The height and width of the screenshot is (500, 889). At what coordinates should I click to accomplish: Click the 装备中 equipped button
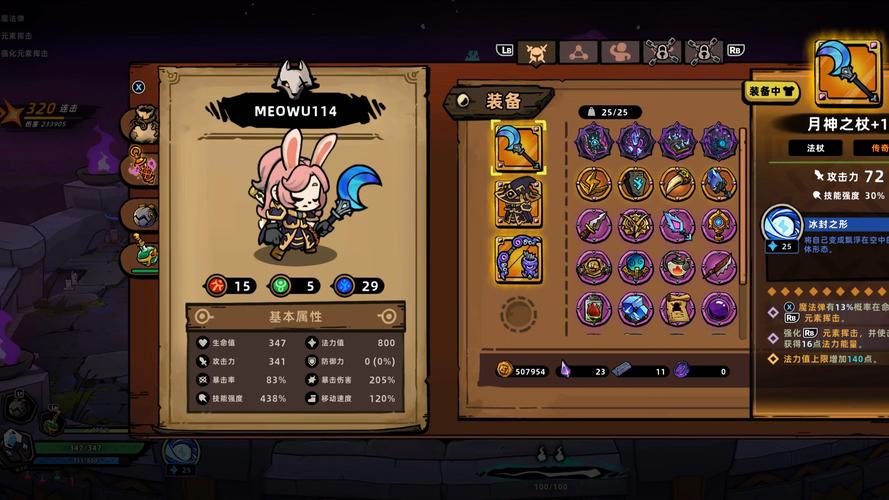point(774,92)
